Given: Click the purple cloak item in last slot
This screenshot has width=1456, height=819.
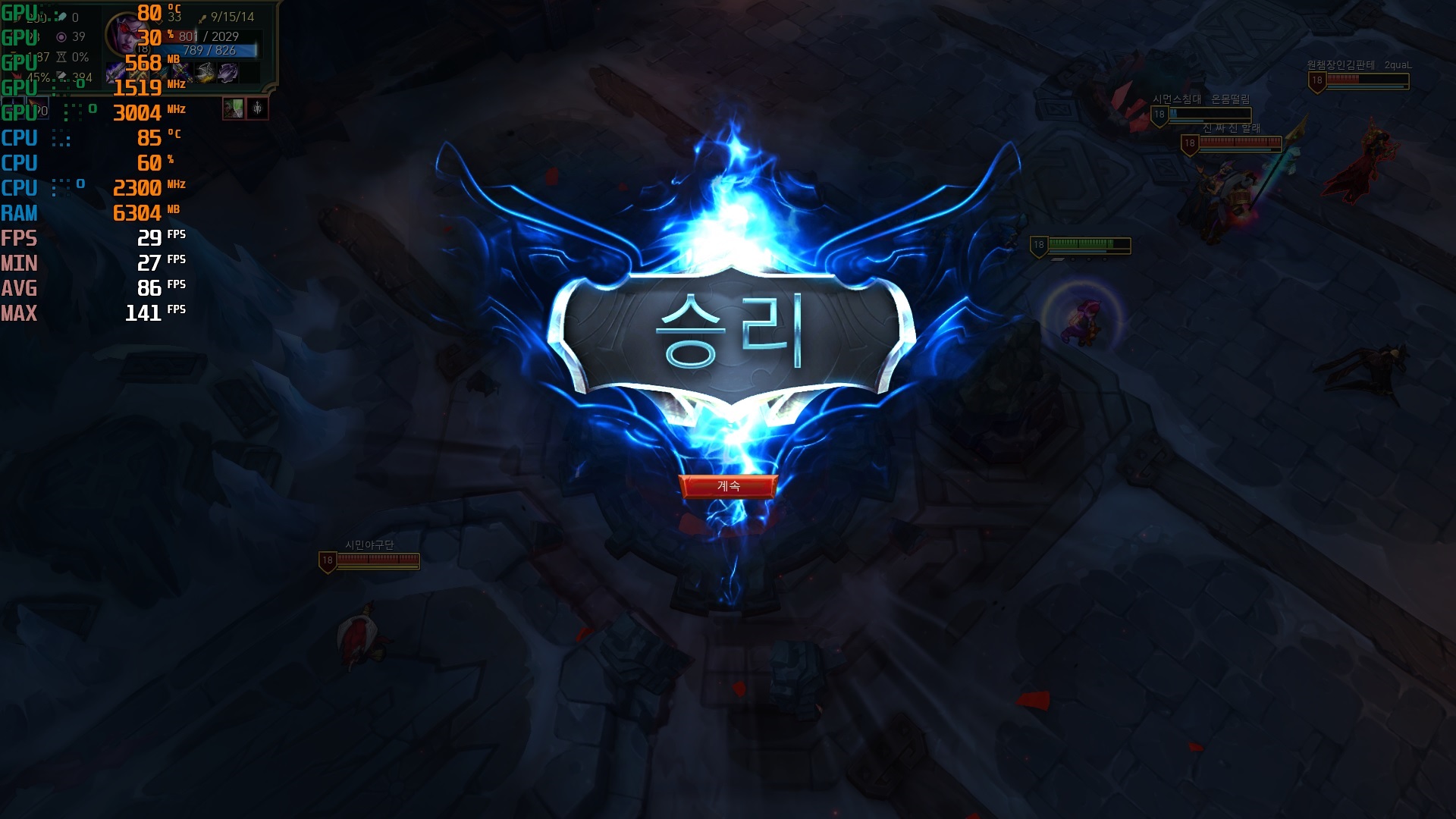Looking at the screenshot, I should click(x=227, y=73).
